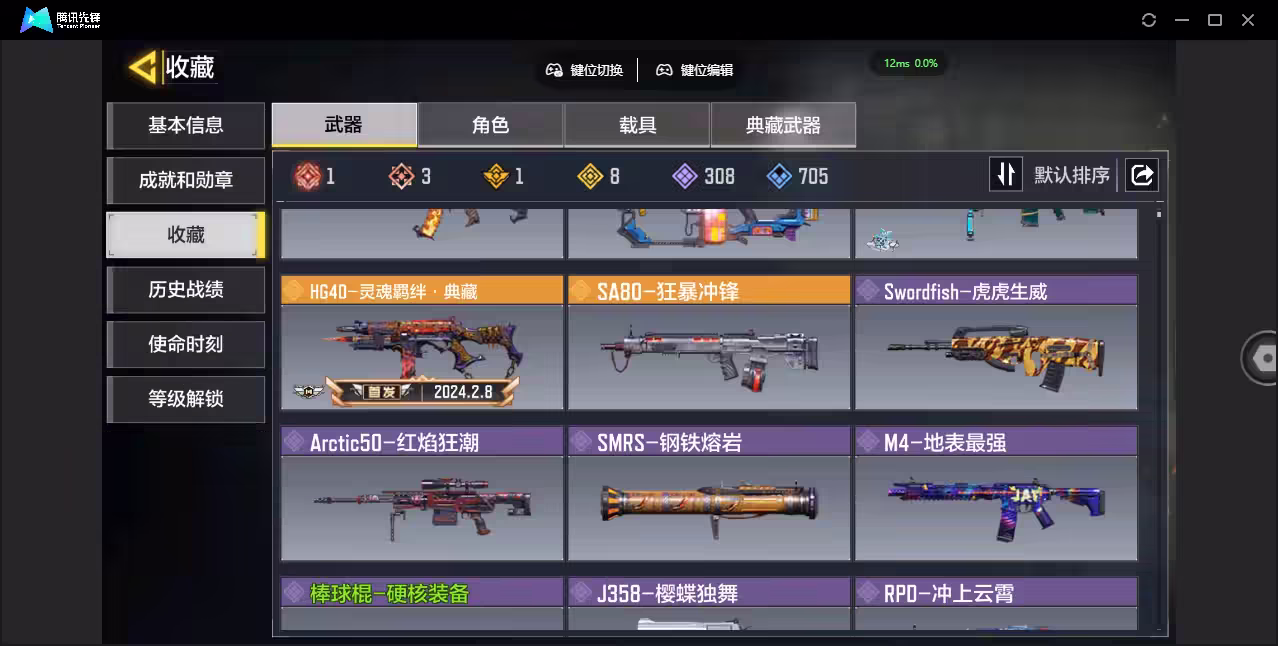This screenshot has height=646, width=1278.
Task: Select the 武器 tab
Action: (344, 125)
